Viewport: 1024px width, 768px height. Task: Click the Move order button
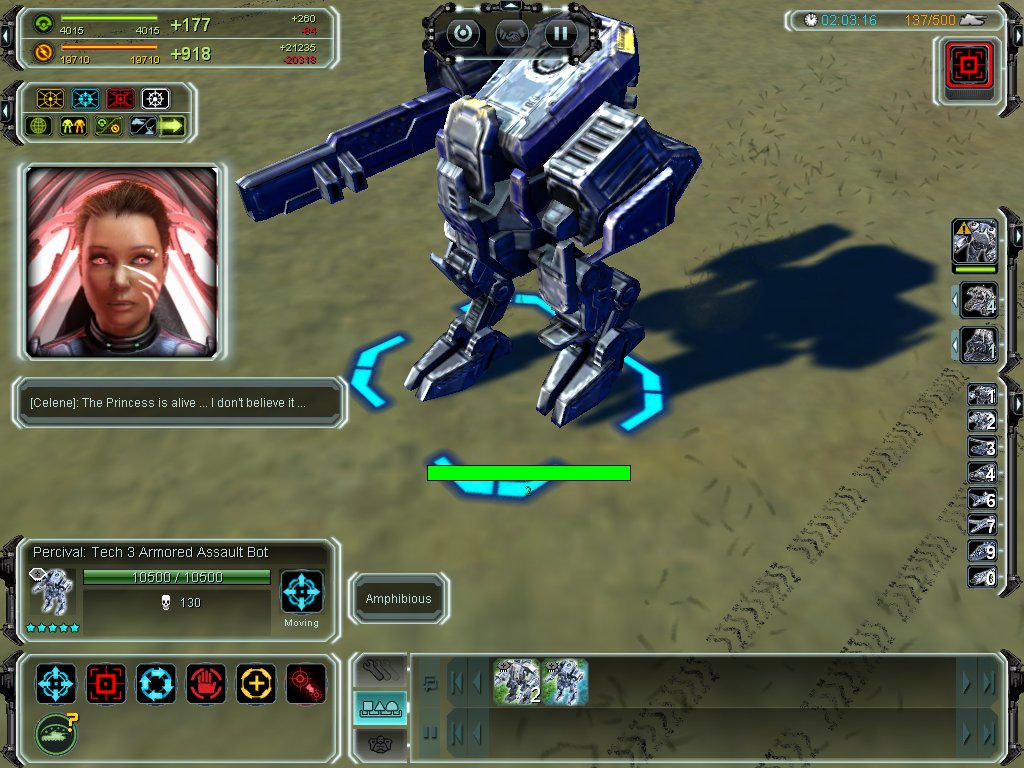[x=56, y=683]
